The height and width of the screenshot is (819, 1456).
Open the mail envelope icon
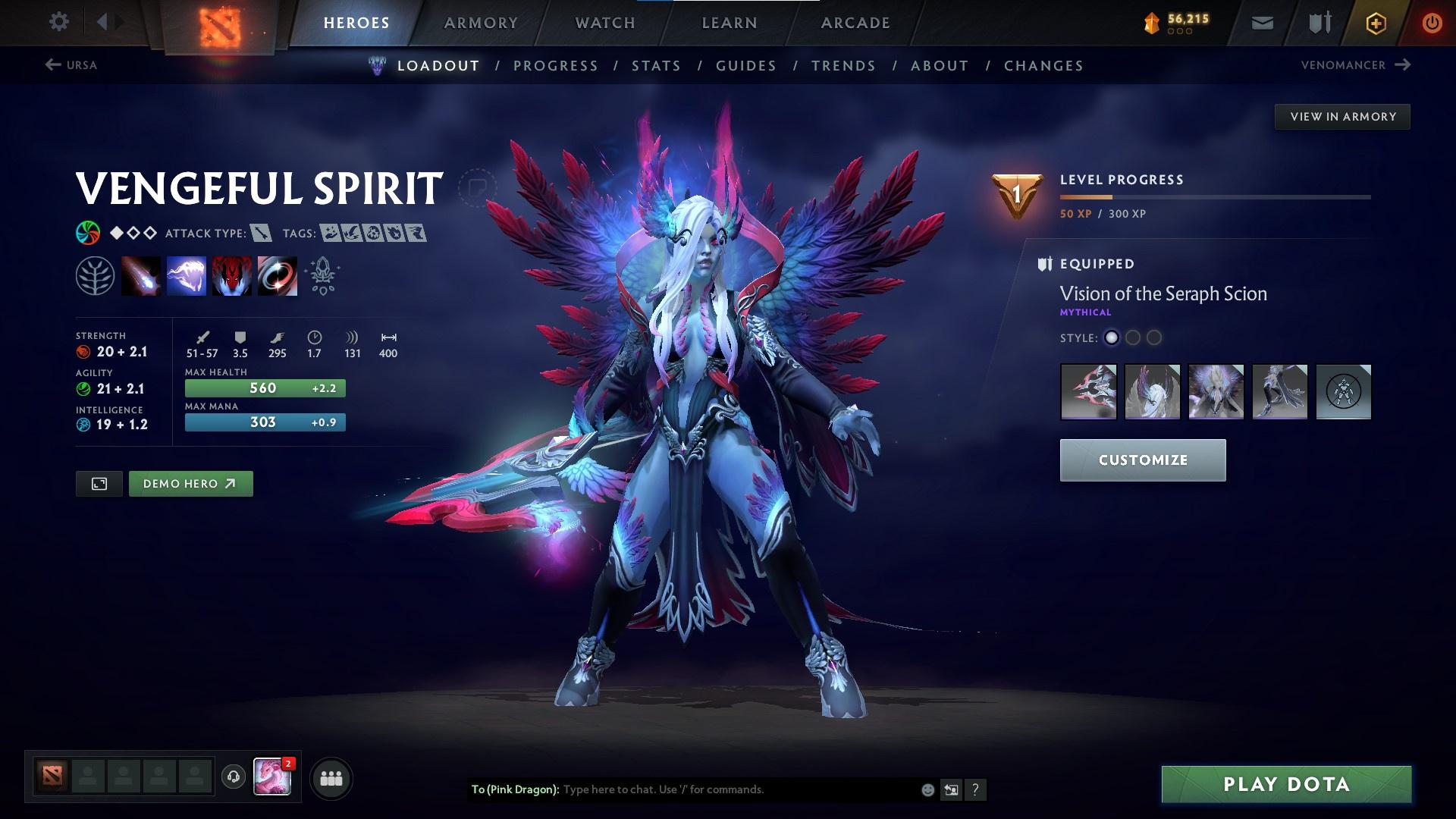[1261, 23]
